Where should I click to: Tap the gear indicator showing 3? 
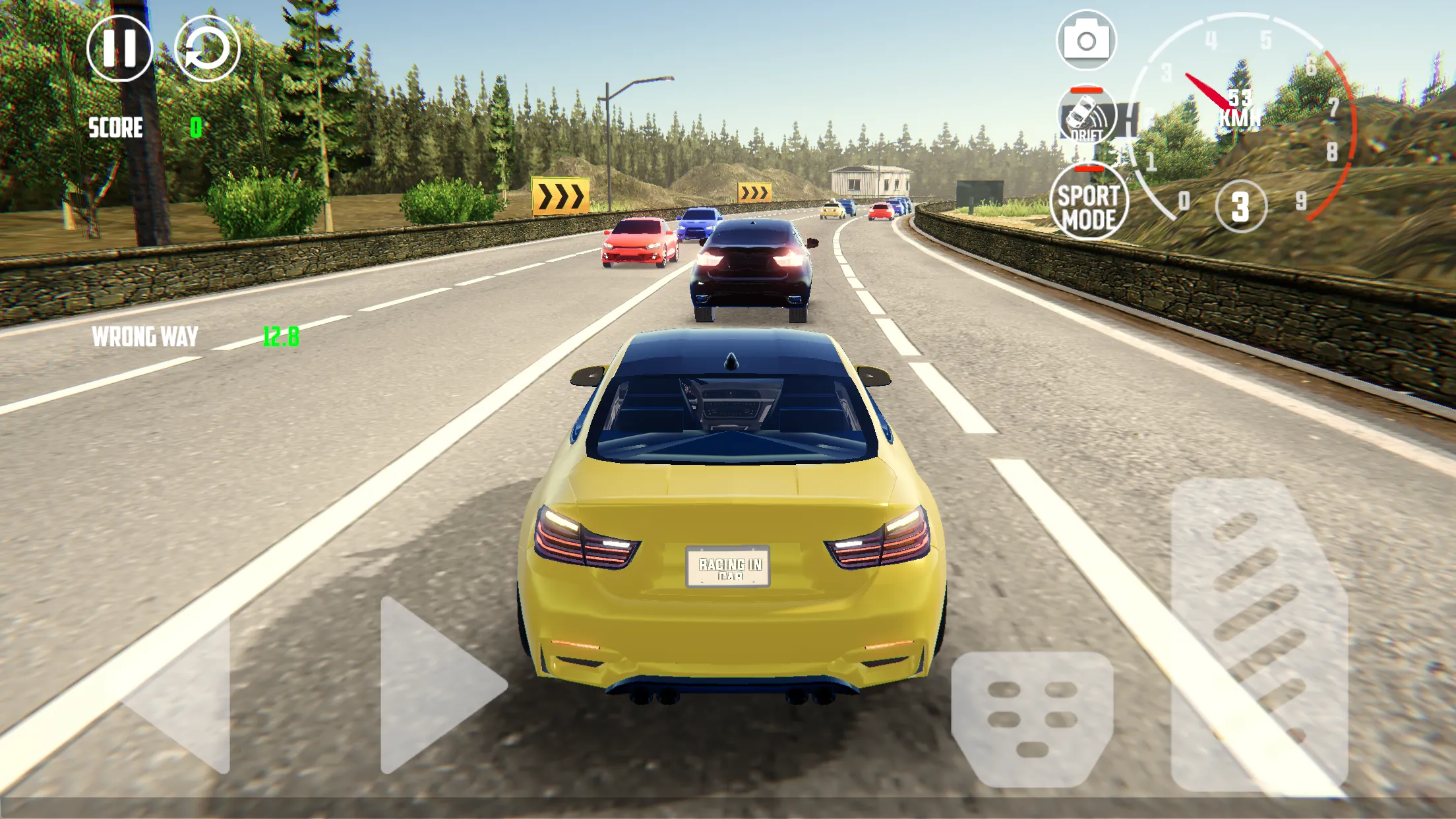click(1241, 208)
